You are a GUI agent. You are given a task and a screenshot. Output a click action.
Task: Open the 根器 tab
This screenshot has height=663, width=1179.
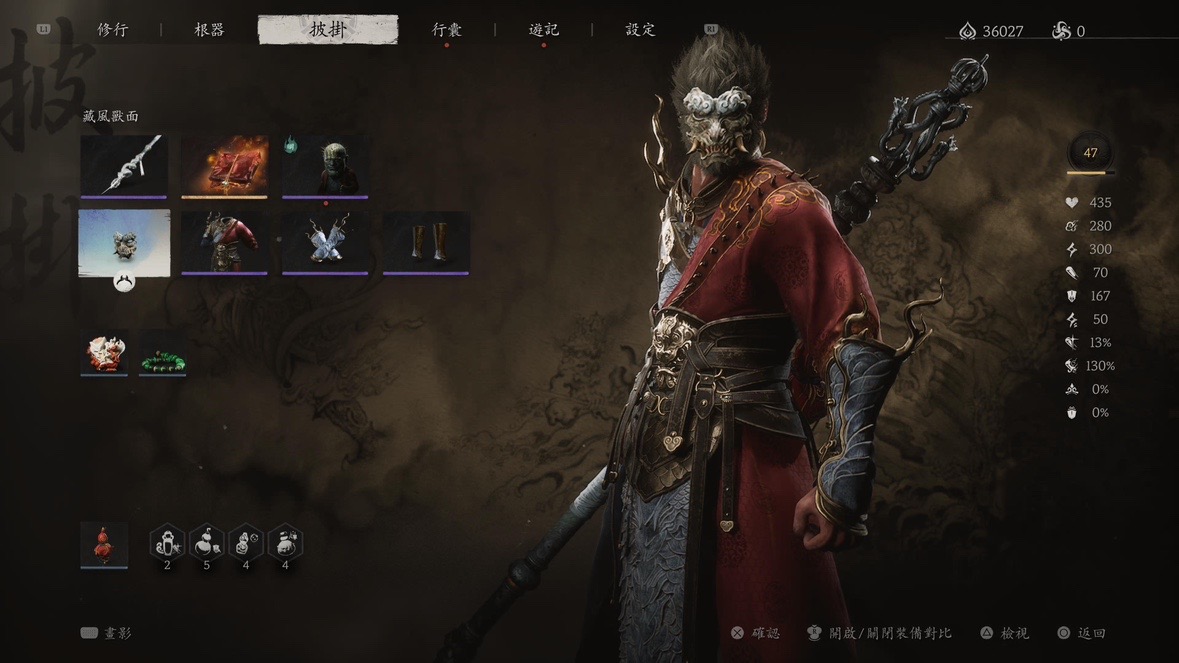click(209, 30)
